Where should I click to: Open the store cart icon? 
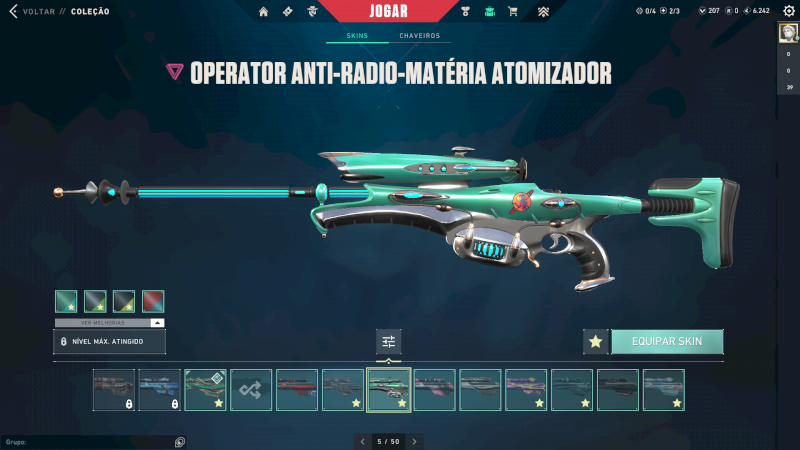pos(513,12)
